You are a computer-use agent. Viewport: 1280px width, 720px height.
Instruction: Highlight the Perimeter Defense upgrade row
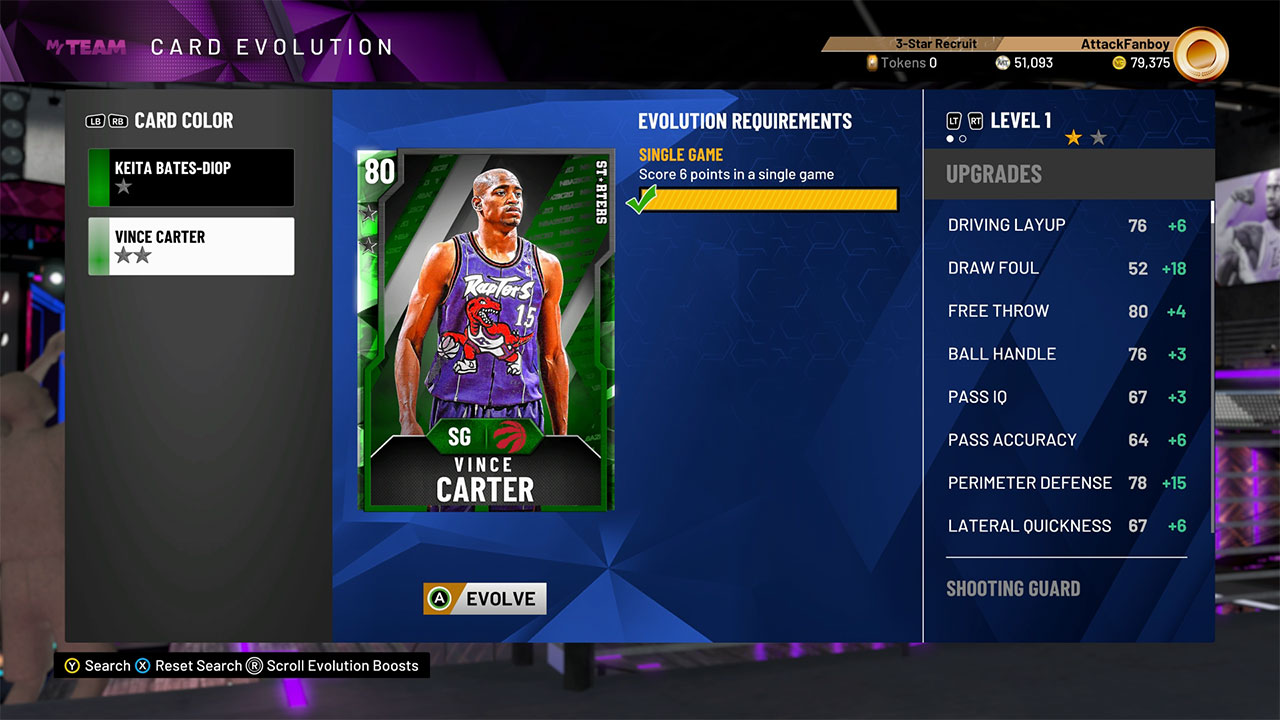1066,483
